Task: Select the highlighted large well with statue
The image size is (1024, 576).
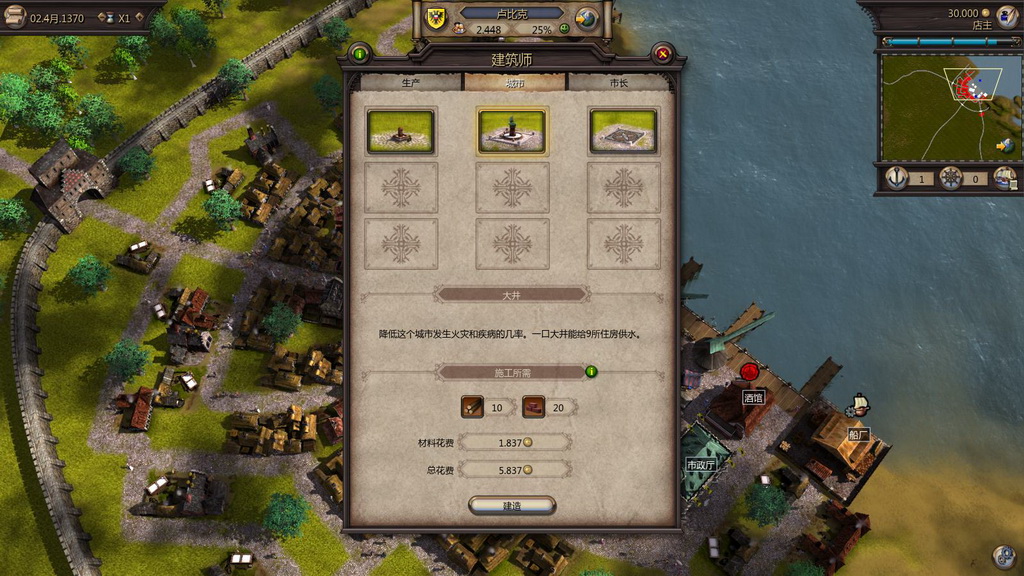Action: [x=512, y=132]
